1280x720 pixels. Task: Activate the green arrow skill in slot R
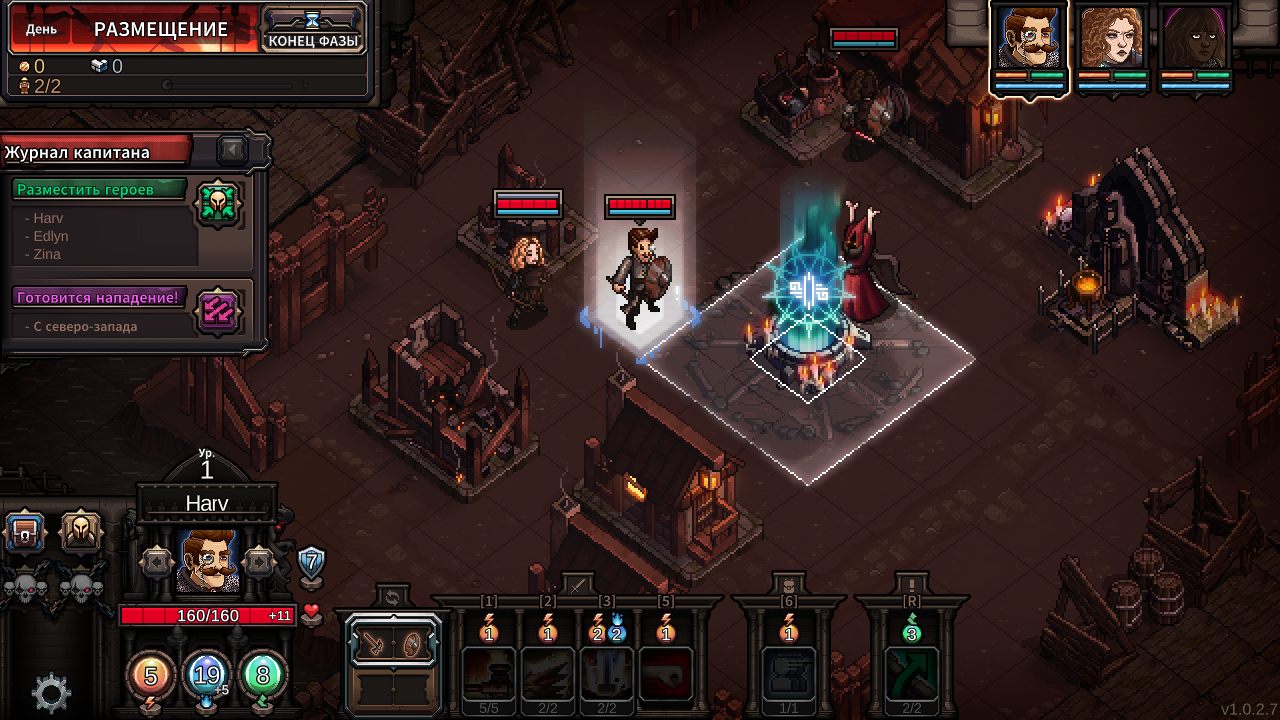click(911, 672)
